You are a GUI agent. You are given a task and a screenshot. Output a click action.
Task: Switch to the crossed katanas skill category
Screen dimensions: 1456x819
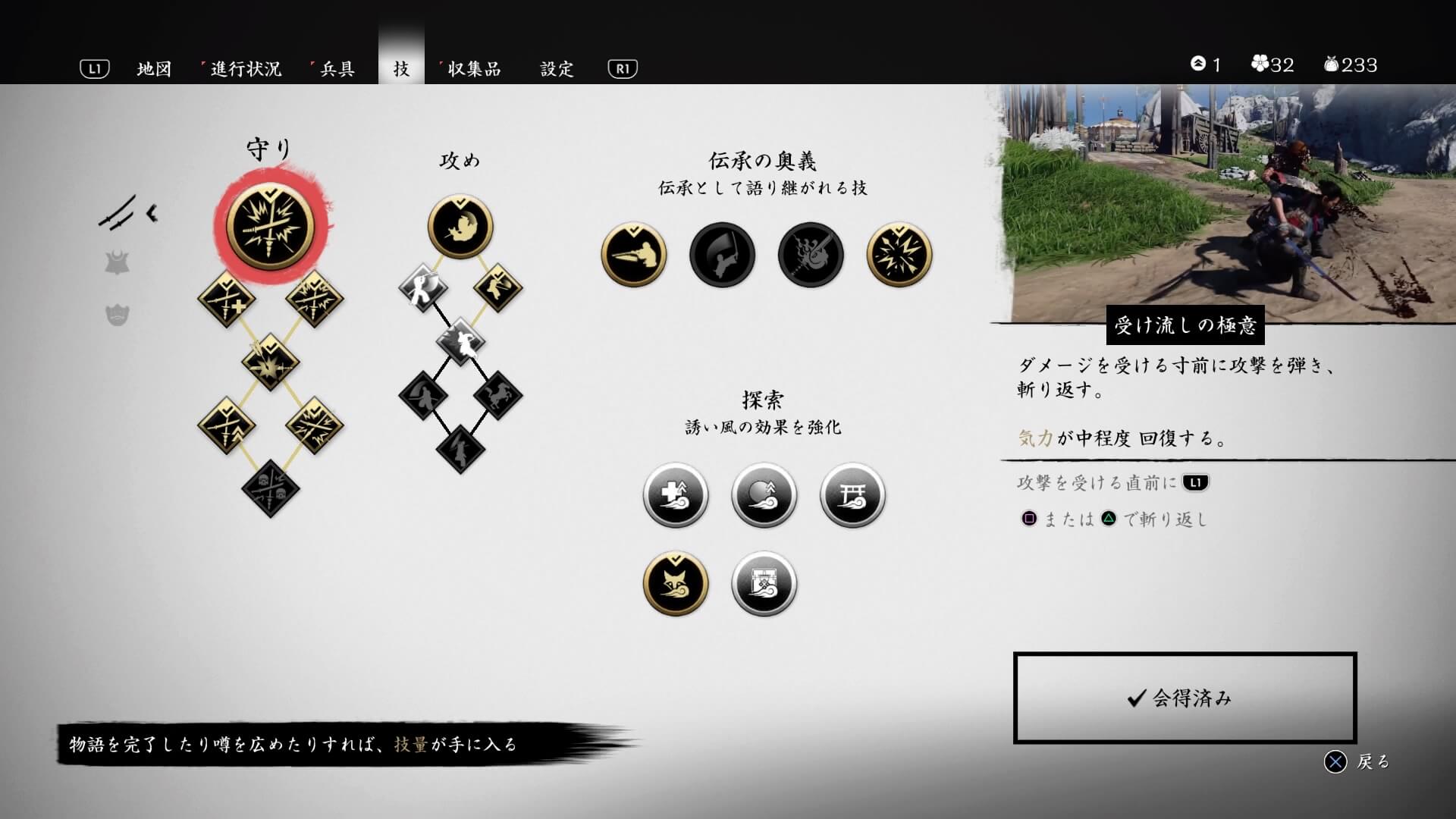coord(118,213)
